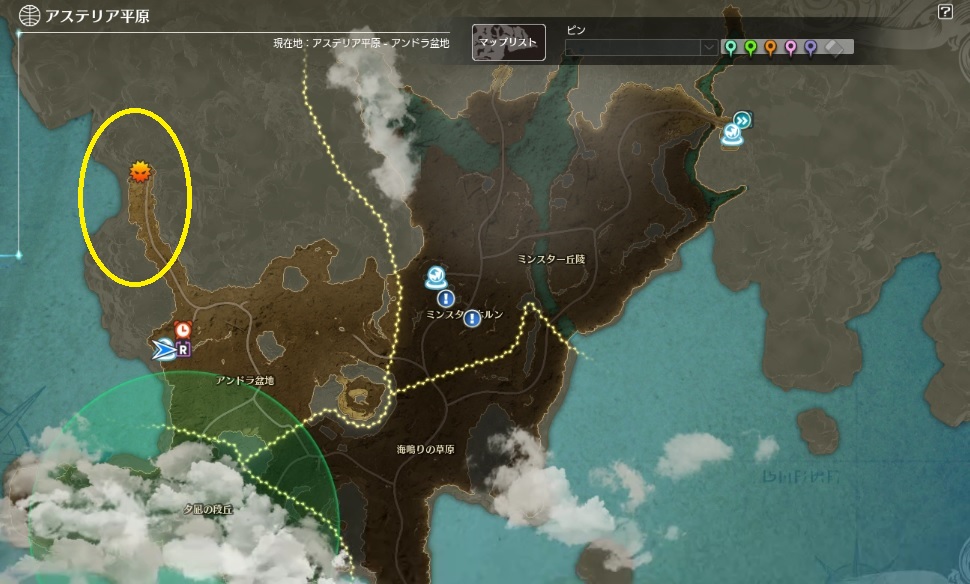
Task: Select the purple map pin
Action: click(810, 47)
